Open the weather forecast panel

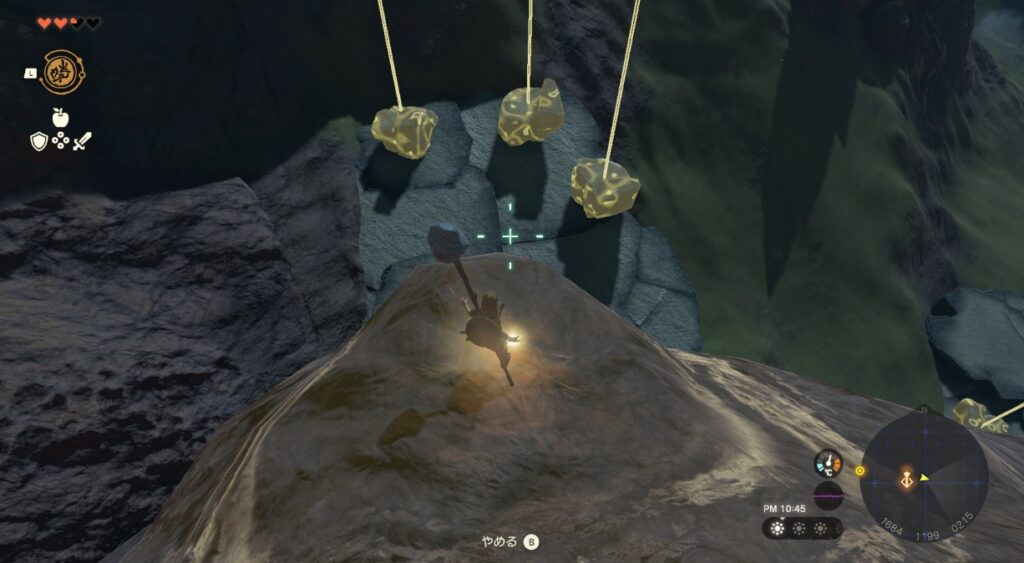point(801,528)
